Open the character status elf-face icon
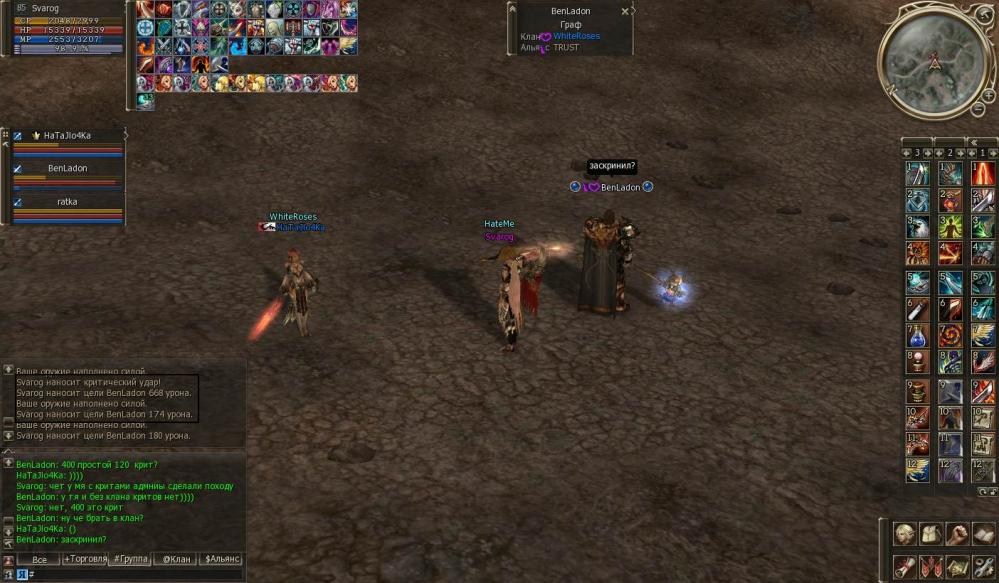 click(x=905, y=534)
